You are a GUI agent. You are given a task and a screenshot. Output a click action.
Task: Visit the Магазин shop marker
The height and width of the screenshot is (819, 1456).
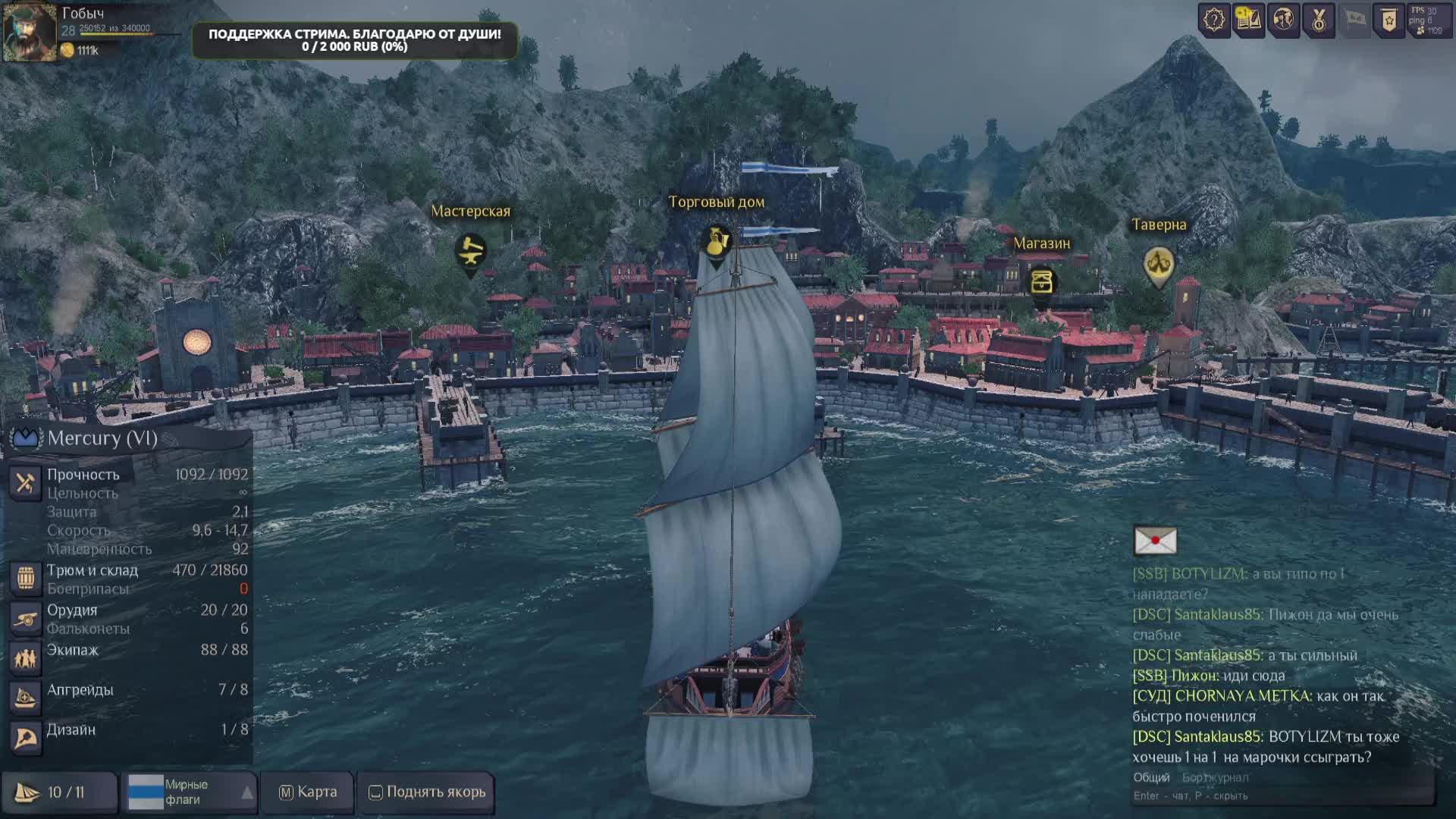[x=1042, y=282]
